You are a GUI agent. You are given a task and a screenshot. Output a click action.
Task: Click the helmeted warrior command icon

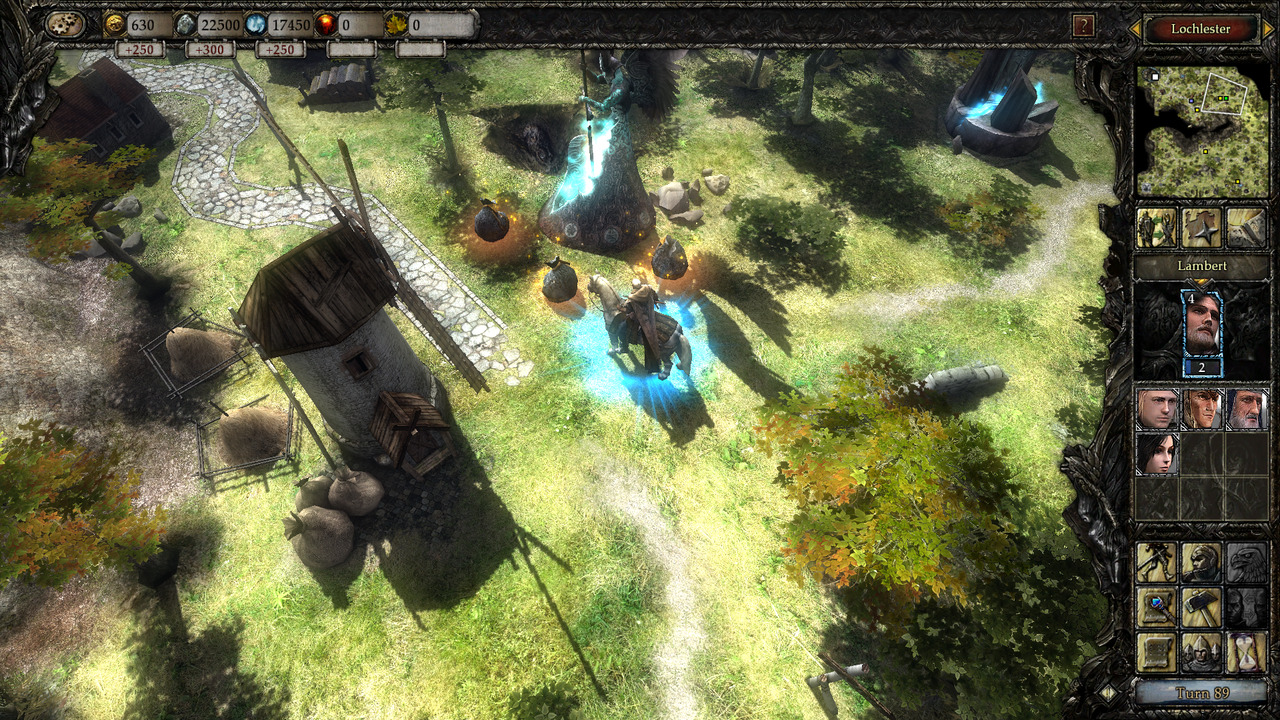click(1201, 563)
